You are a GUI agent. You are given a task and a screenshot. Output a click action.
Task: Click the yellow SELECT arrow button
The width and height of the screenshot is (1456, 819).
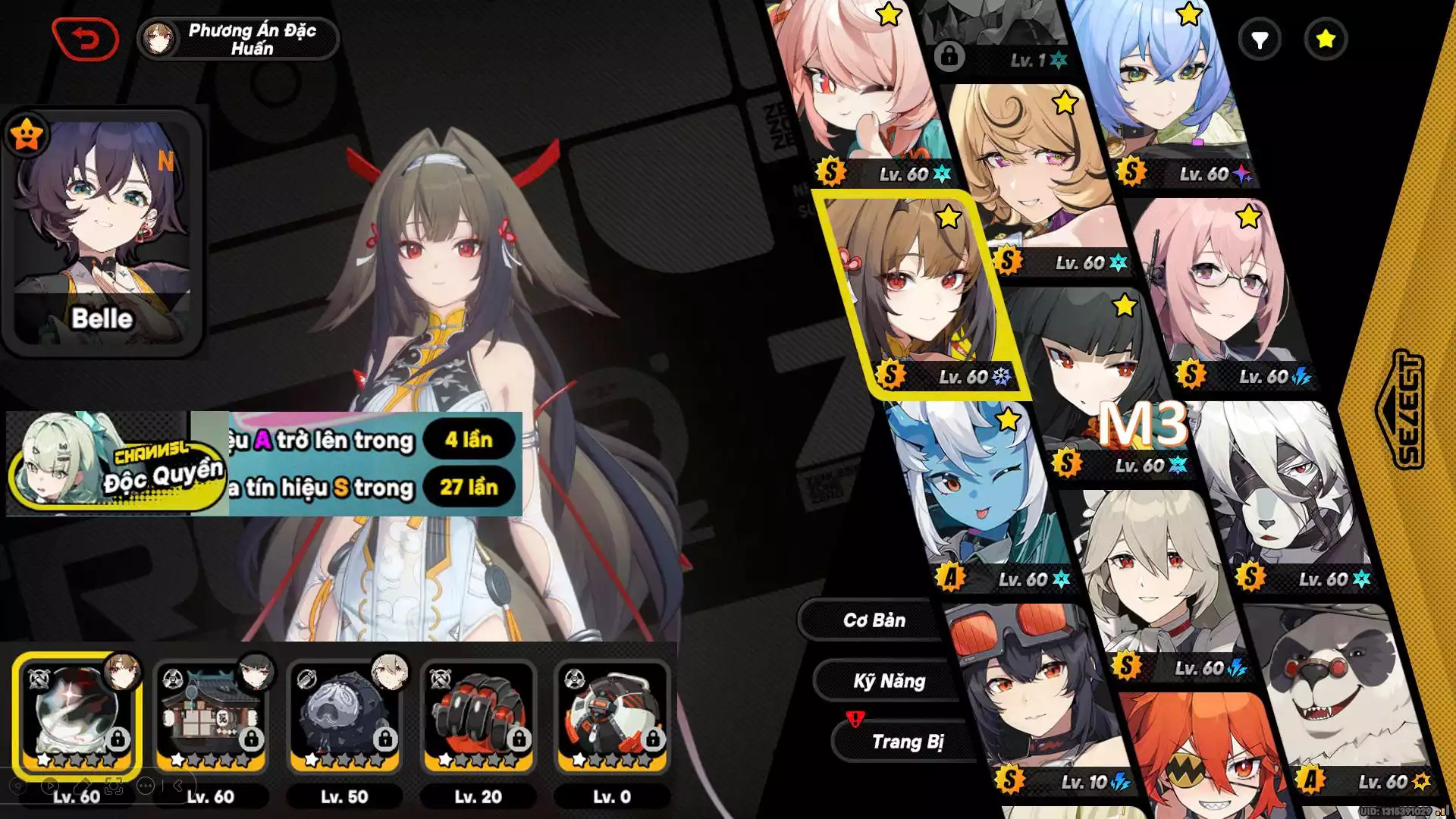point(1401,409)
